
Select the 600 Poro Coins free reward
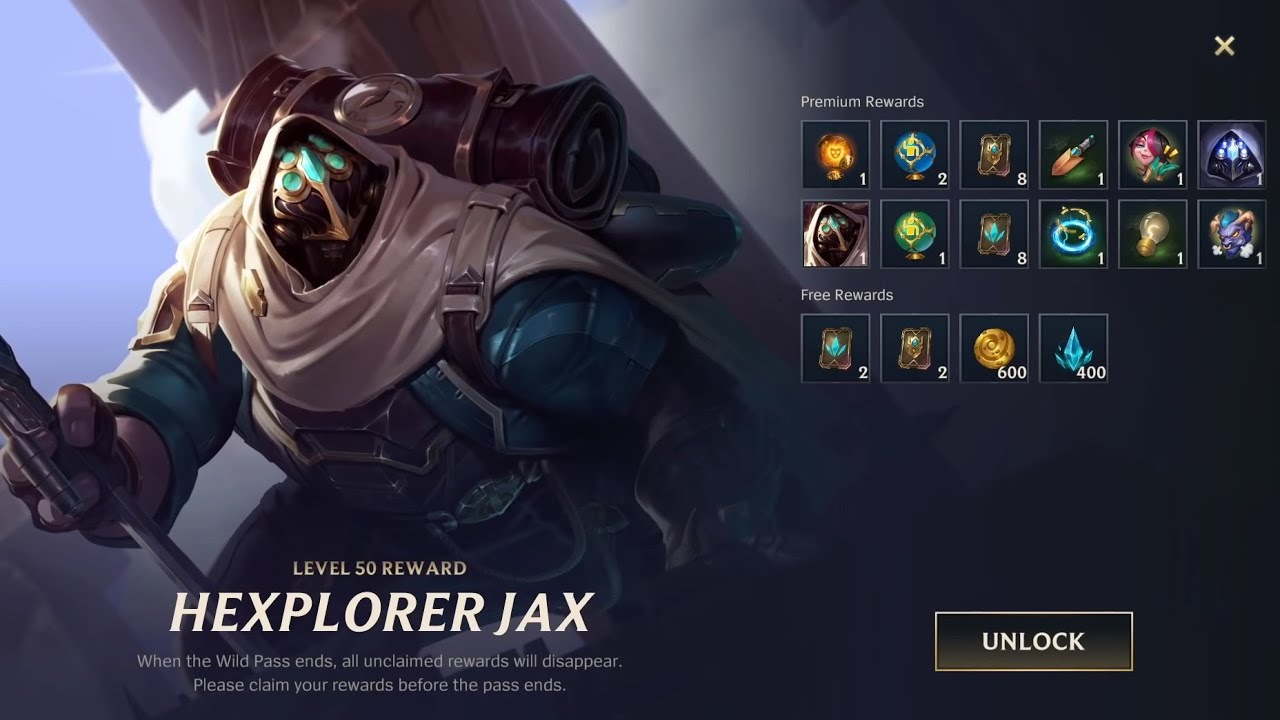point(994,348)
